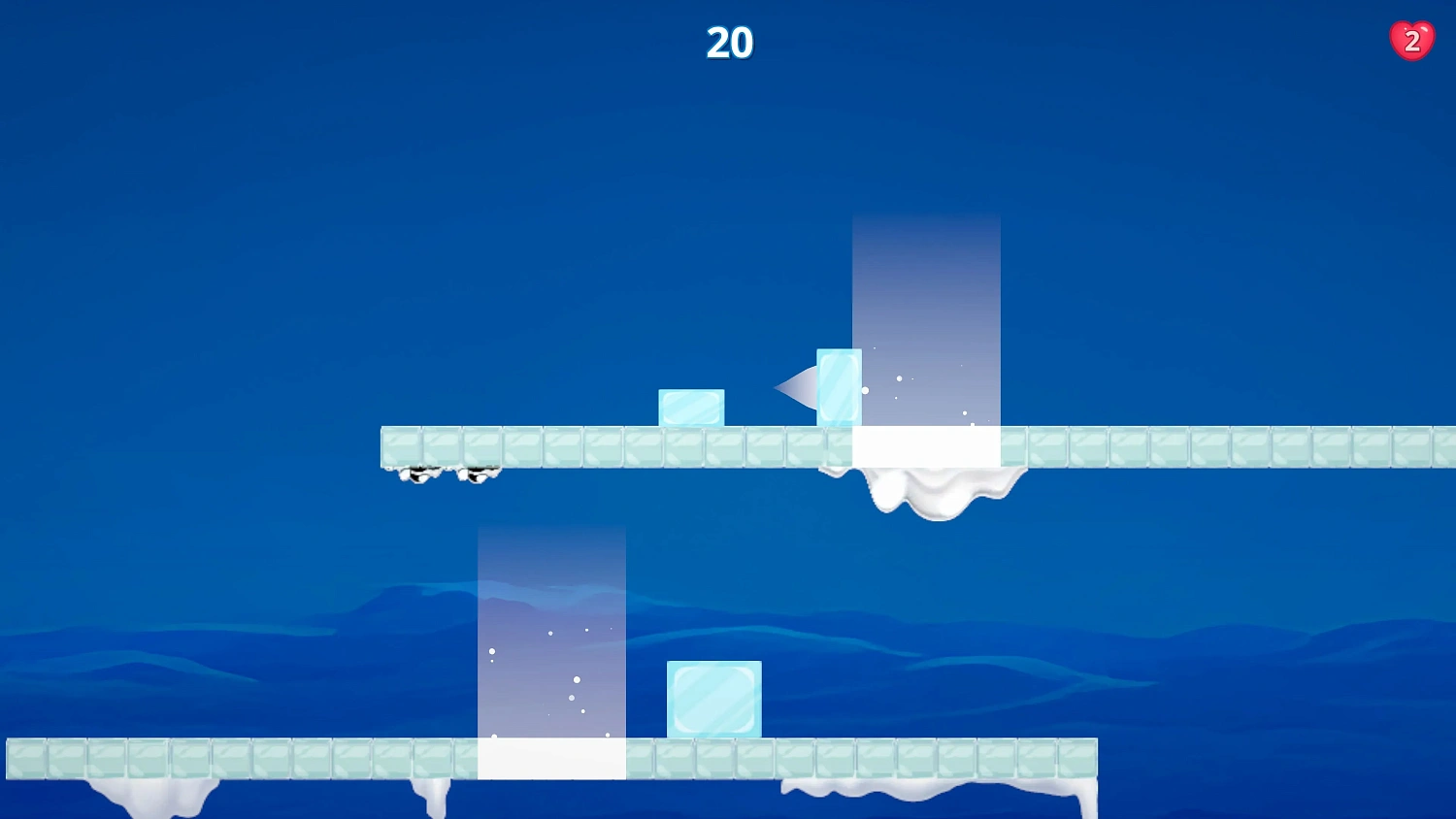
Task: Tap the score number 20 at the top
Action: tap(728, 43)
